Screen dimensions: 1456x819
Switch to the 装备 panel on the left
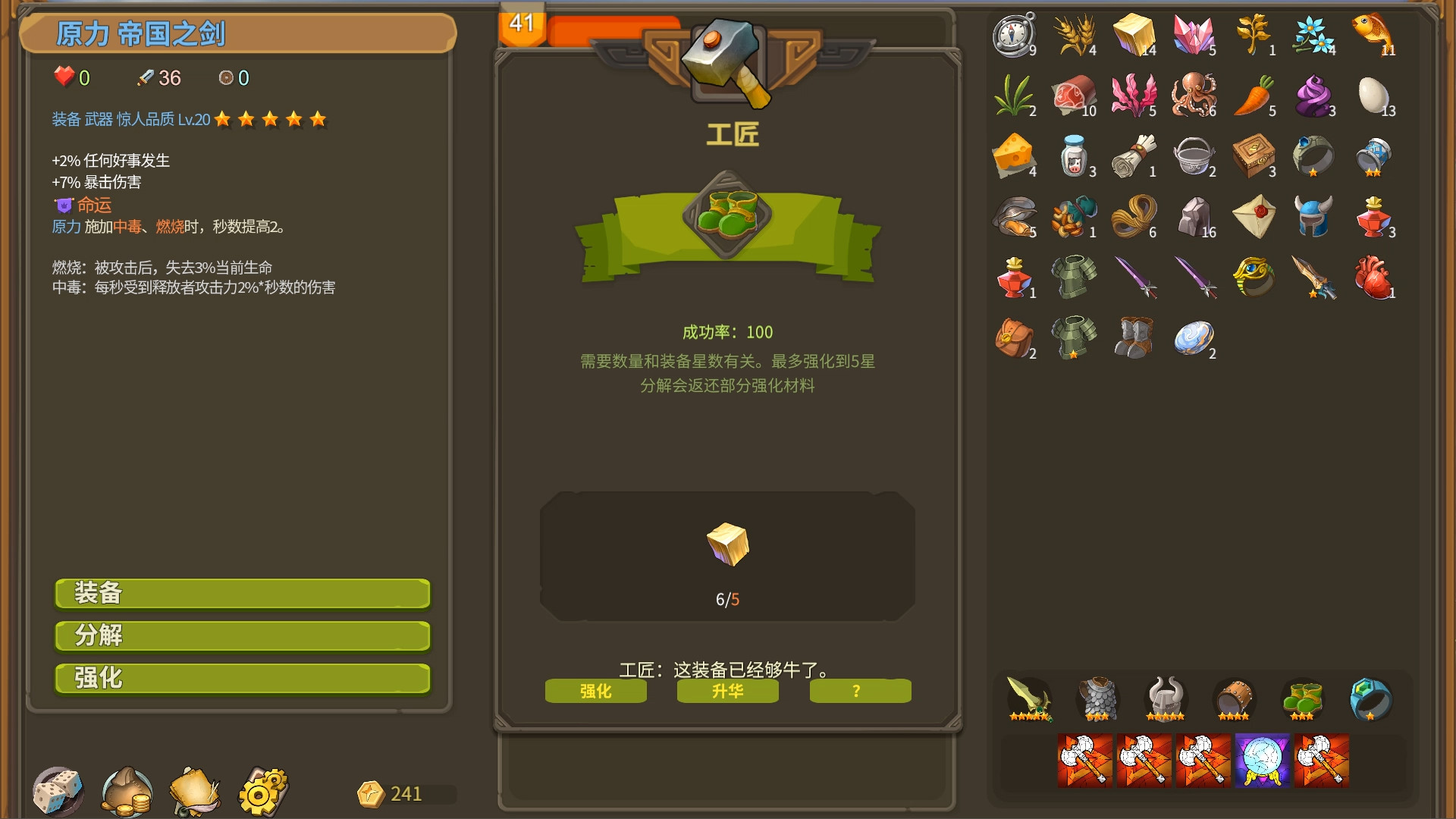click(x=241, y=594)
